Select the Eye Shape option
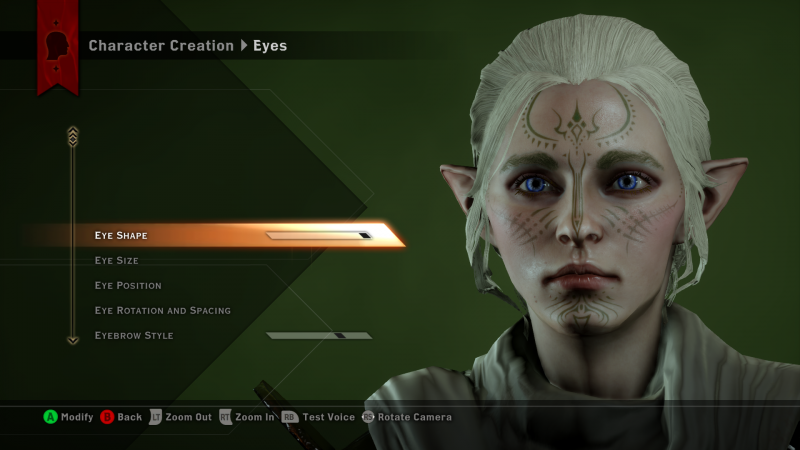The width and height of the screenshot is (800, 450). click(x=121, y=236)
